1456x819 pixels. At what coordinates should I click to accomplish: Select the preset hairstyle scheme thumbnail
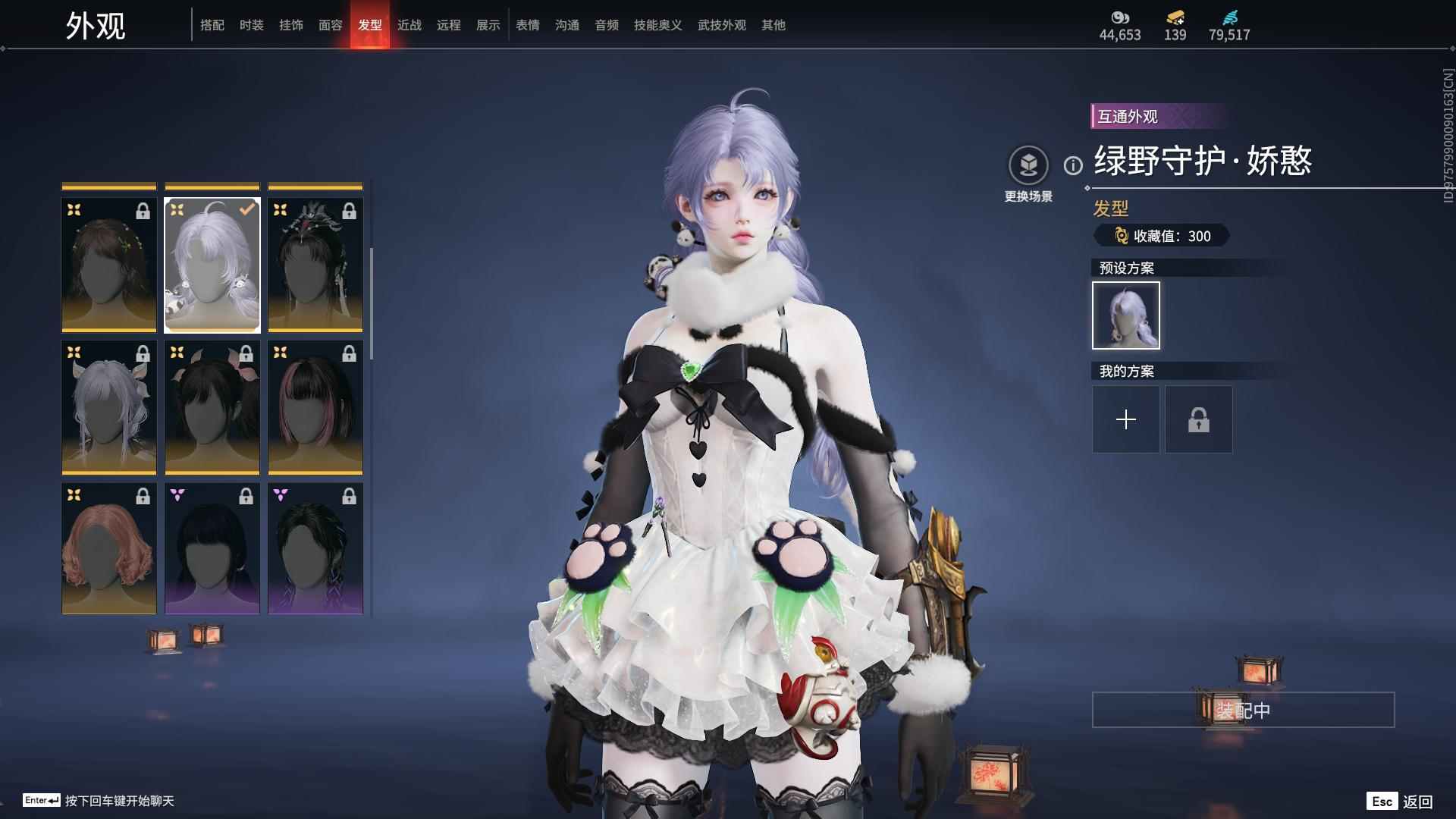point(1126,315)
